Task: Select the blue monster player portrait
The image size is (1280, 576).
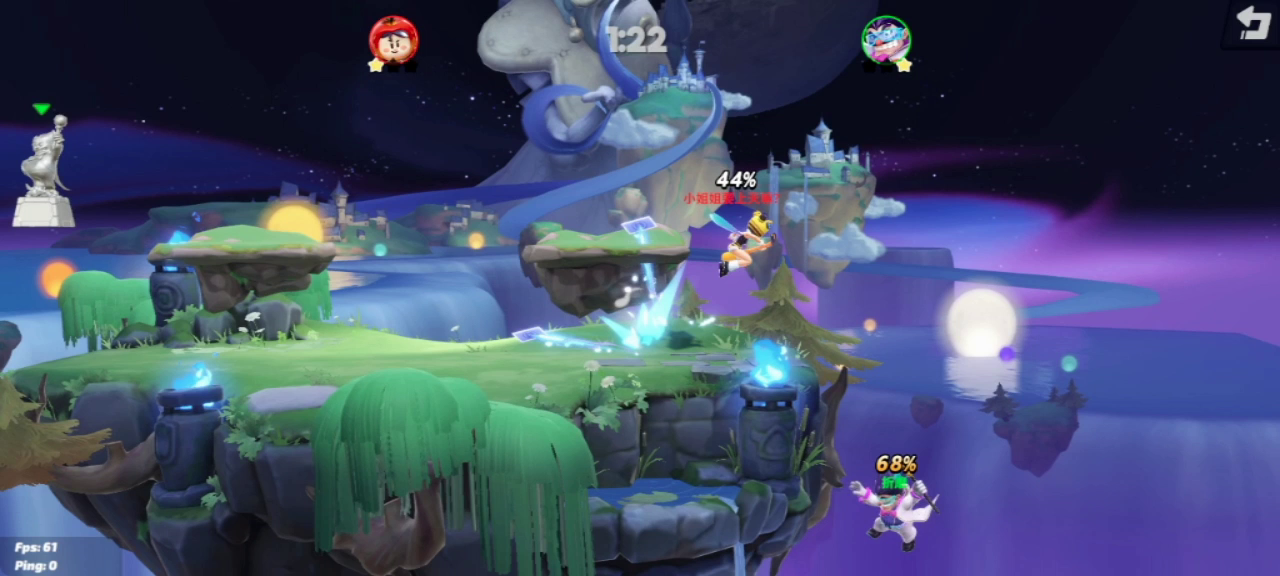Action: 886,40
